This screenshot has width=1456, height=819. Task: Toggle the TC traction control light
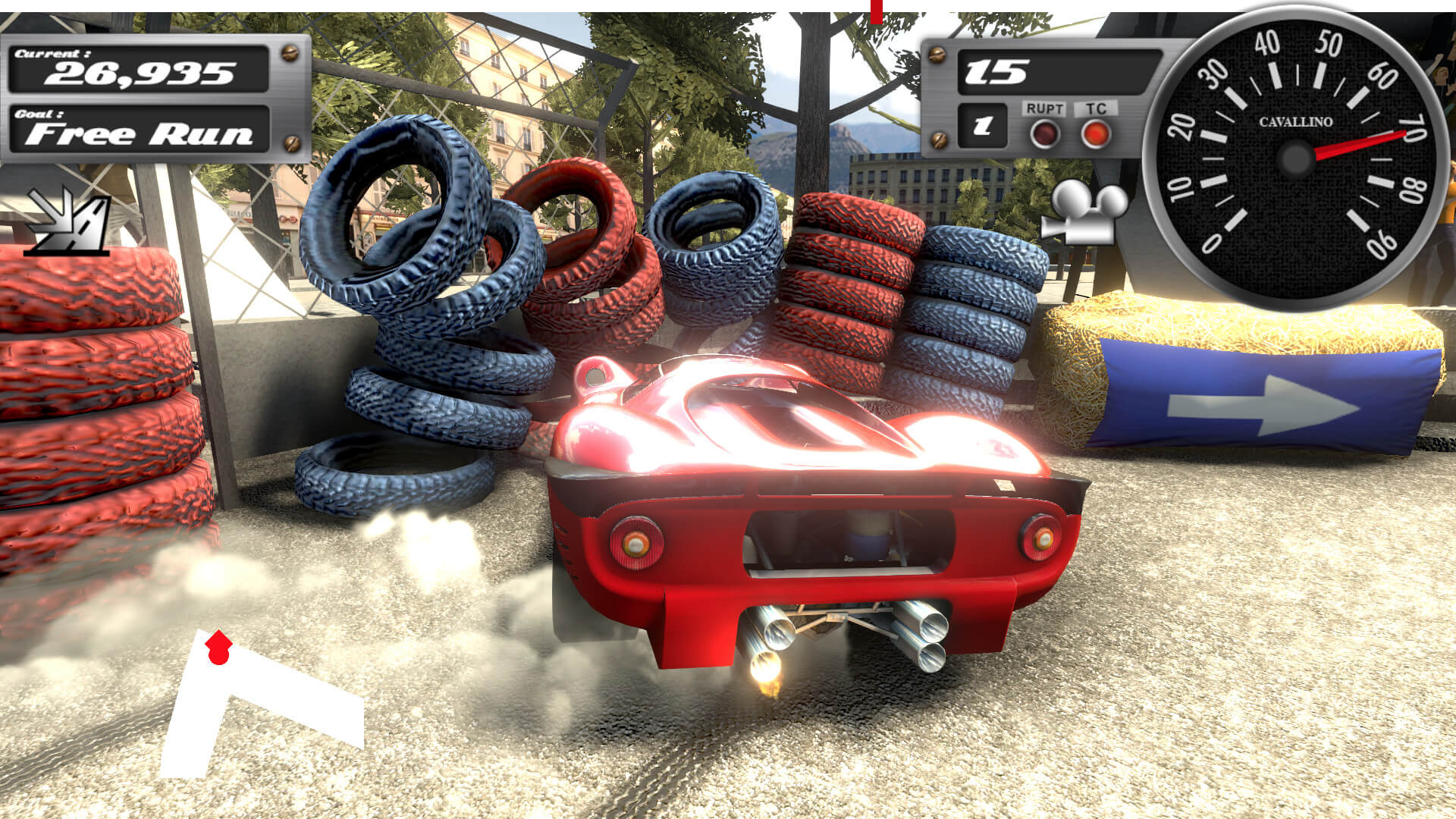pos(1096,133)
